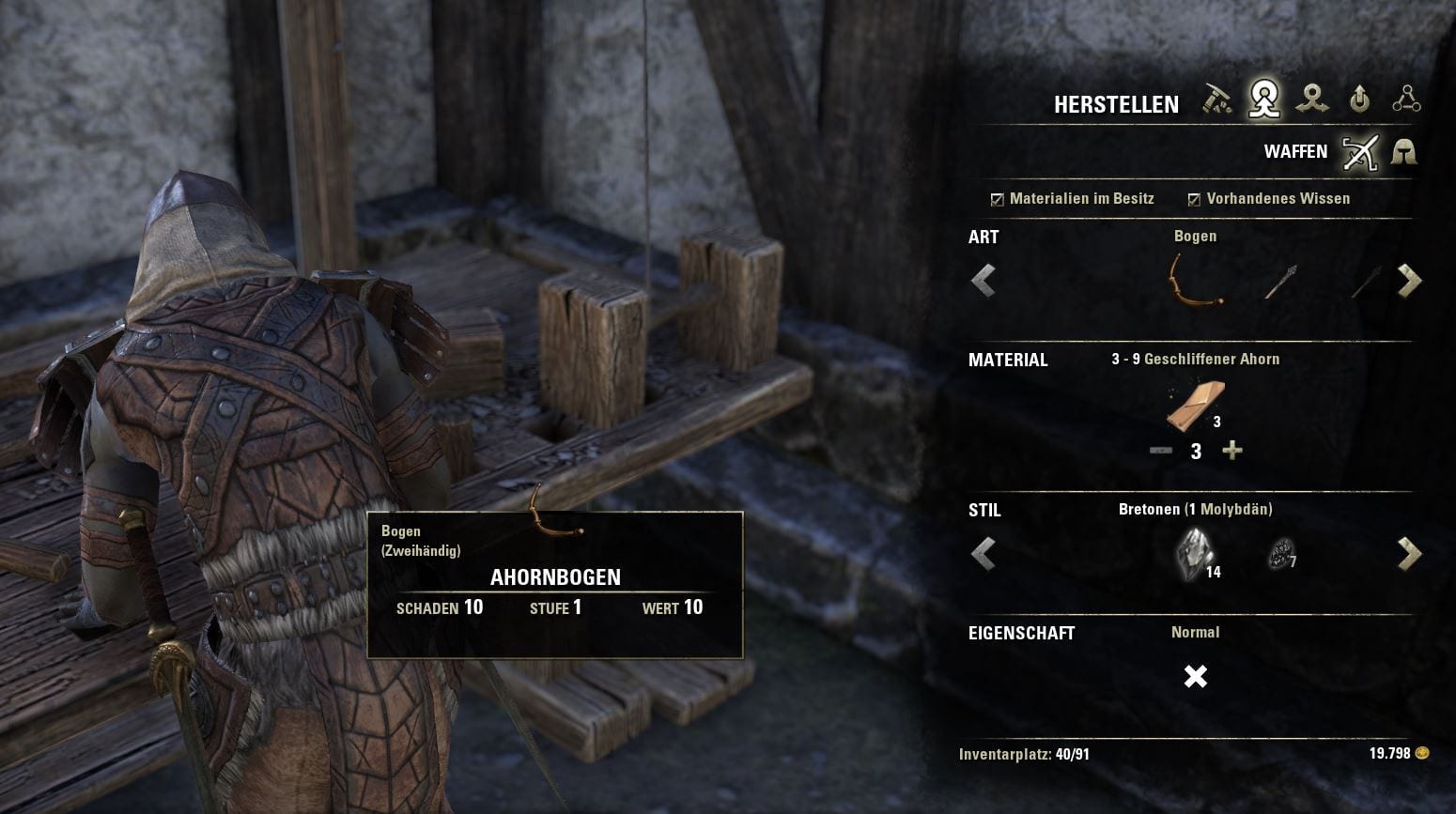The height and width of the screenshot is (814, 1456).
Task: Toggle the Vorhandenes Wissen checkbox
Action: pos(1194,199)
